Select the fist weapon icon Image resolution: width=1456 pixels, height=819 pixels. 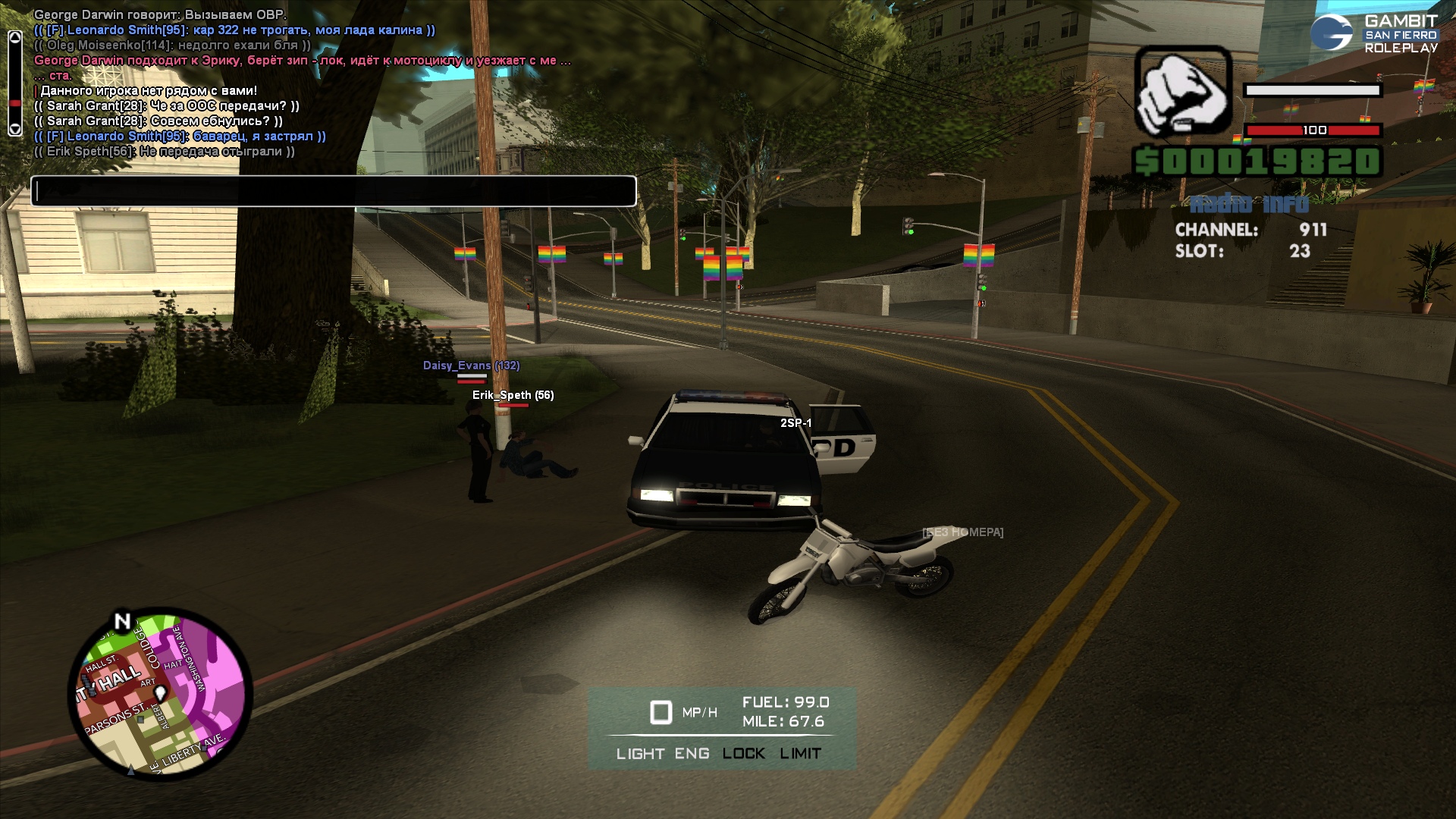[1182, 91]
